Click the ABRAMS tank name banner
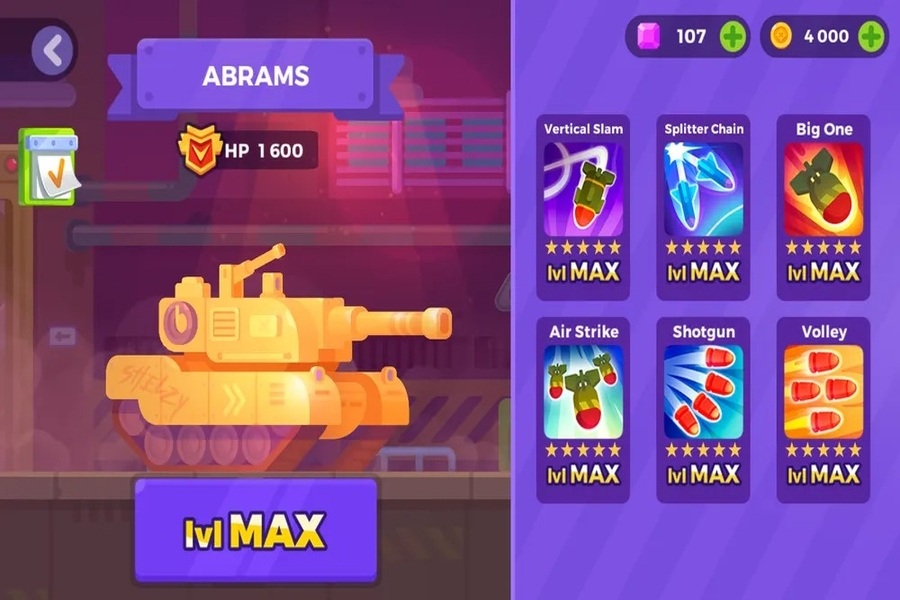Screen dimensions: 900x600 coord(255,76)
